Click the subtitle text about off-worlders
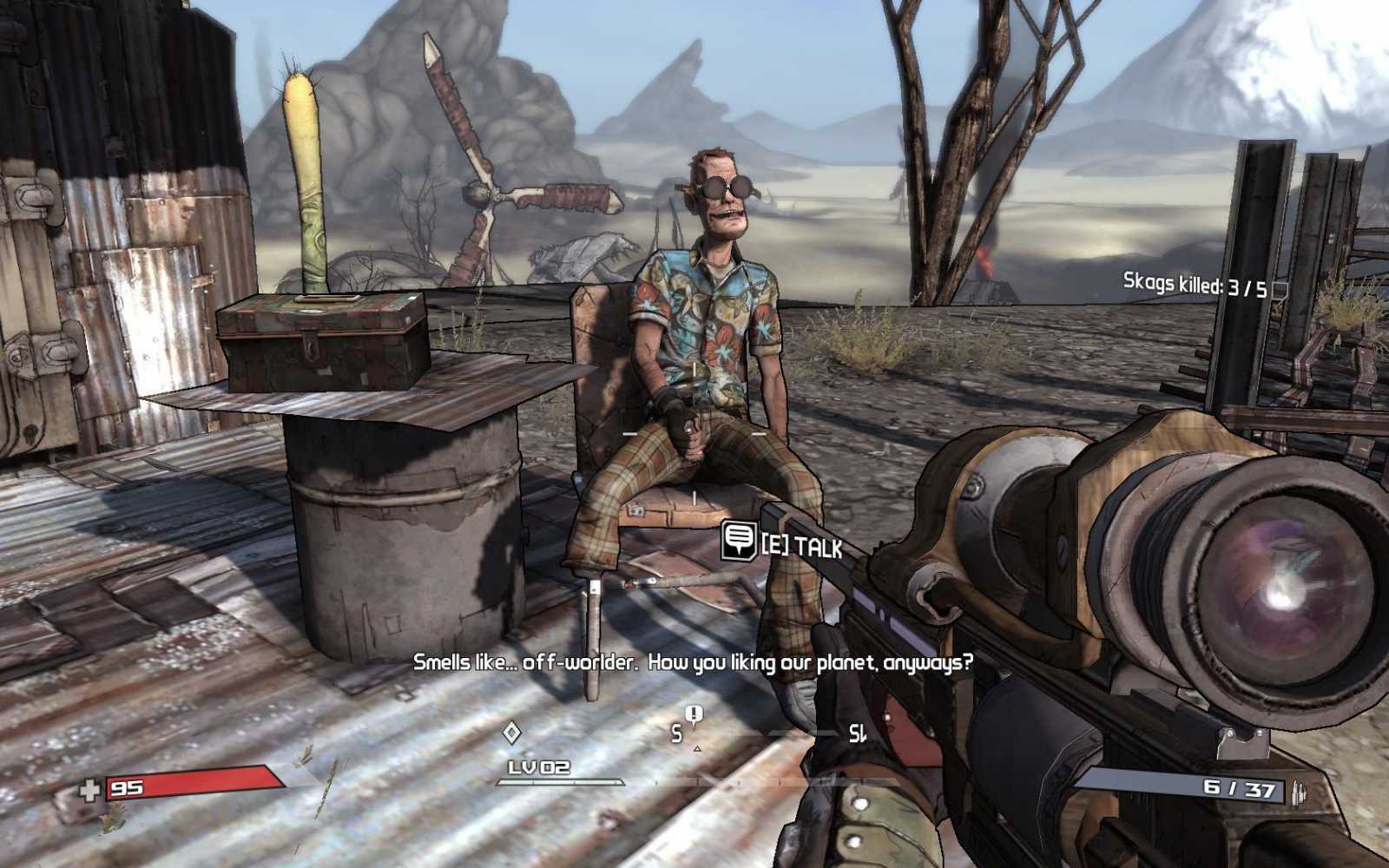1389x868 pixels. click(x=694, y=664)
